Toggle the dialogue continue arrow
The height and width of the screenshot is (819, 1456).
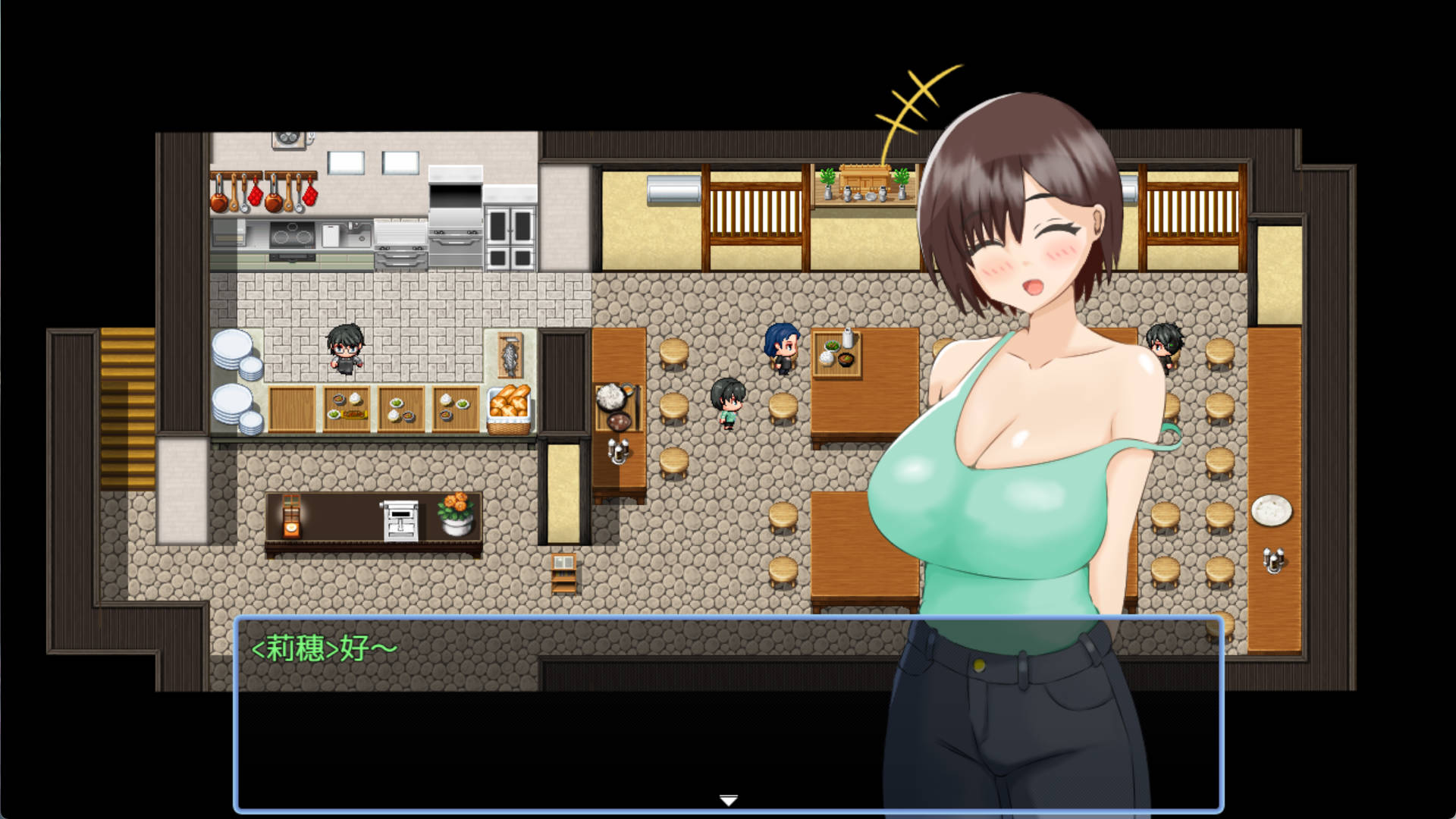point(727,799)
